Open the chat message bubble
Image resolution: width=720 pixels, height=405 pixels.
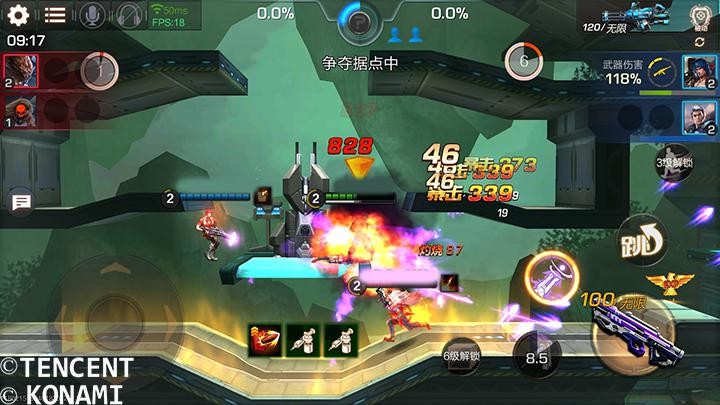point(20,203)
